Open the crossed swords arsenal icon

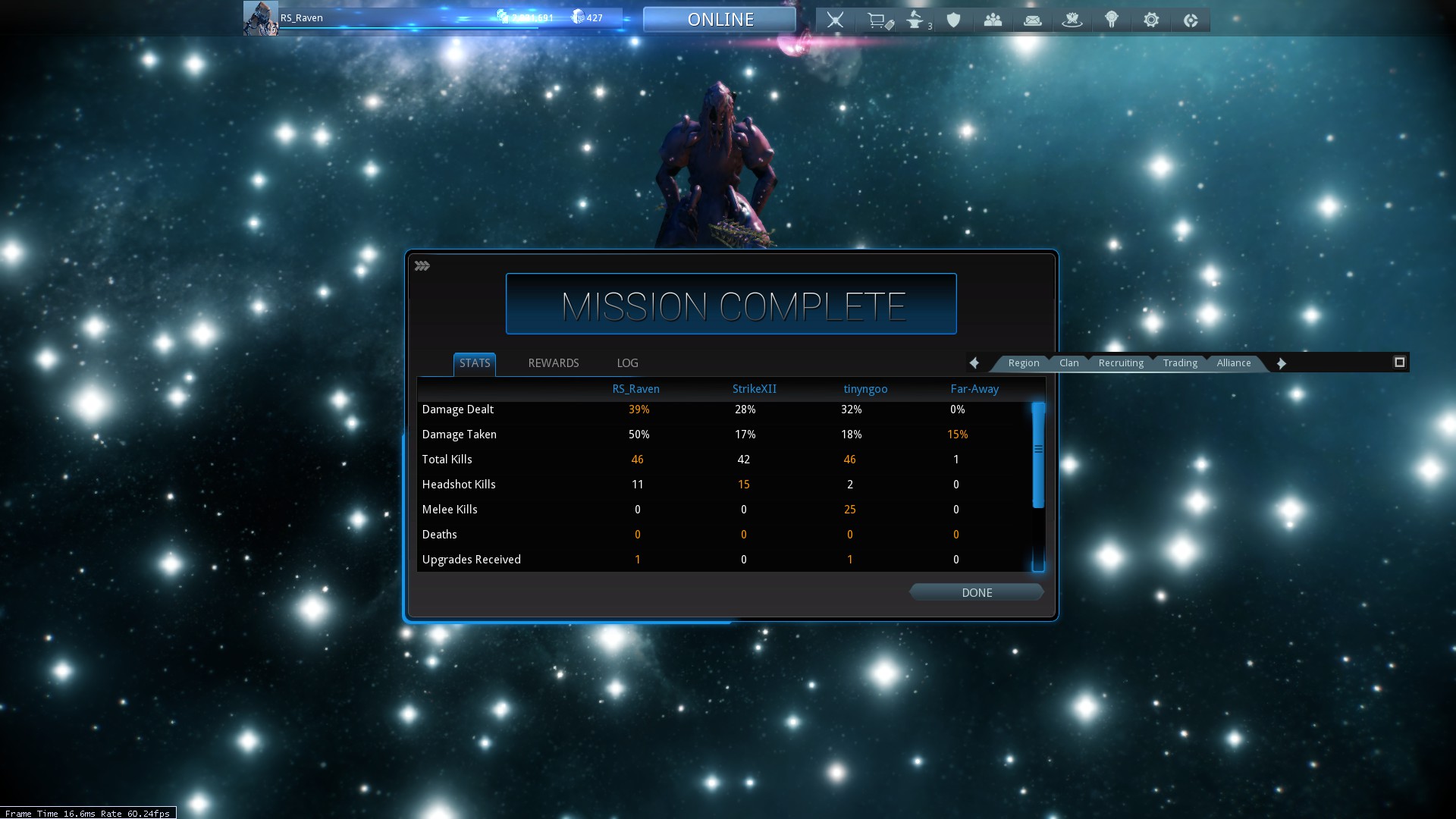point(835,20)
